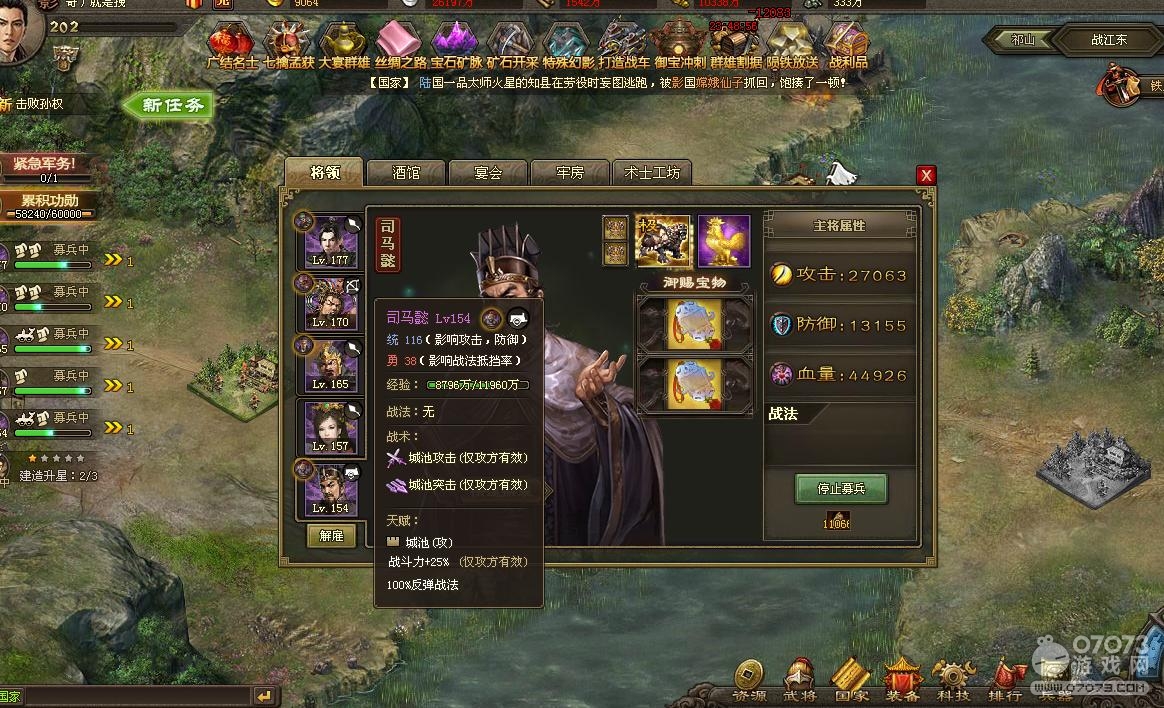Click the green 停止募兵 button
The width and height of the screenshot is (1164, 708).
coord(841,489)
